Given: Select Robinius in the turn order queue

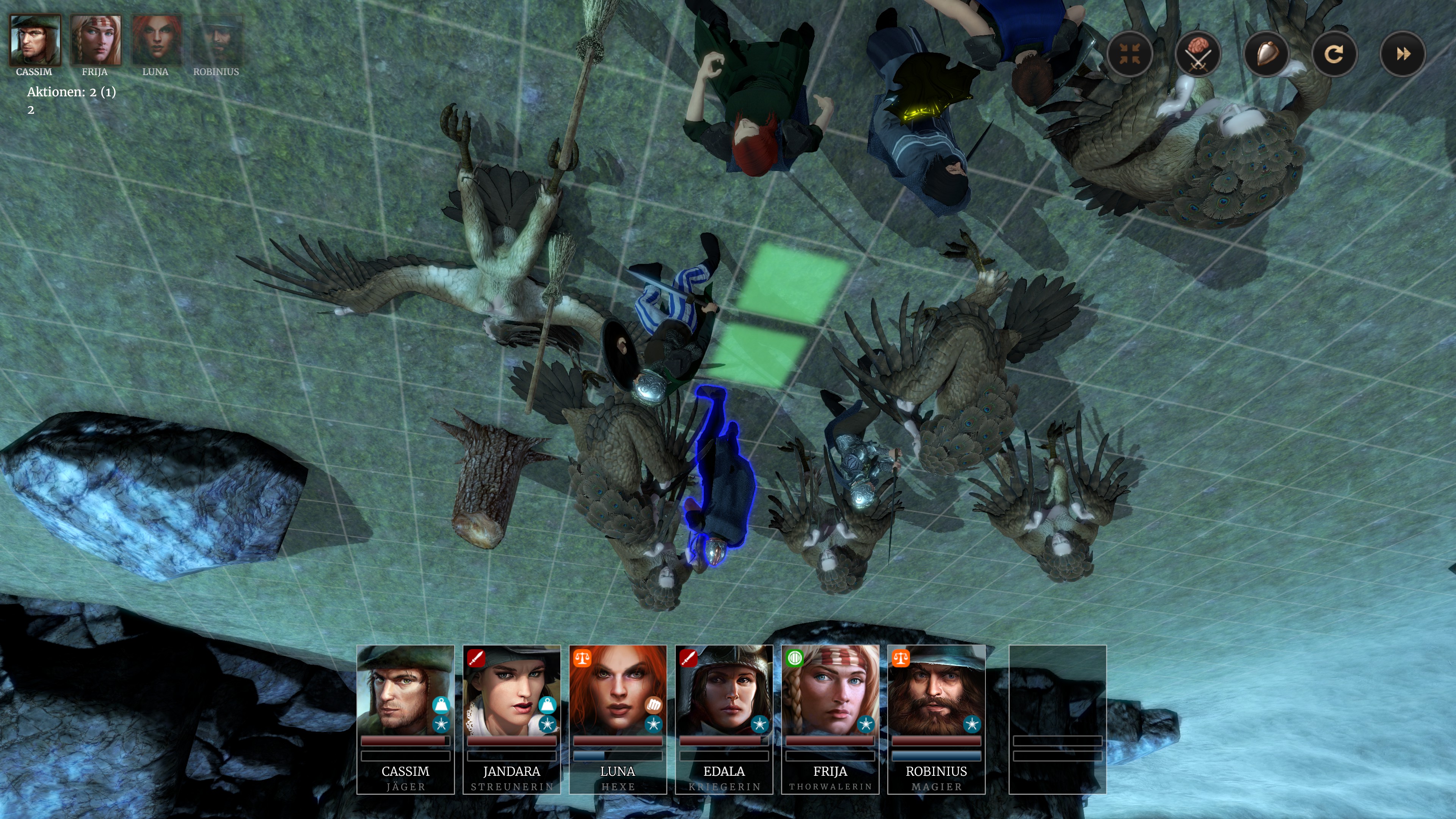Looking at the screenshot, I should [x=217, y=41].
